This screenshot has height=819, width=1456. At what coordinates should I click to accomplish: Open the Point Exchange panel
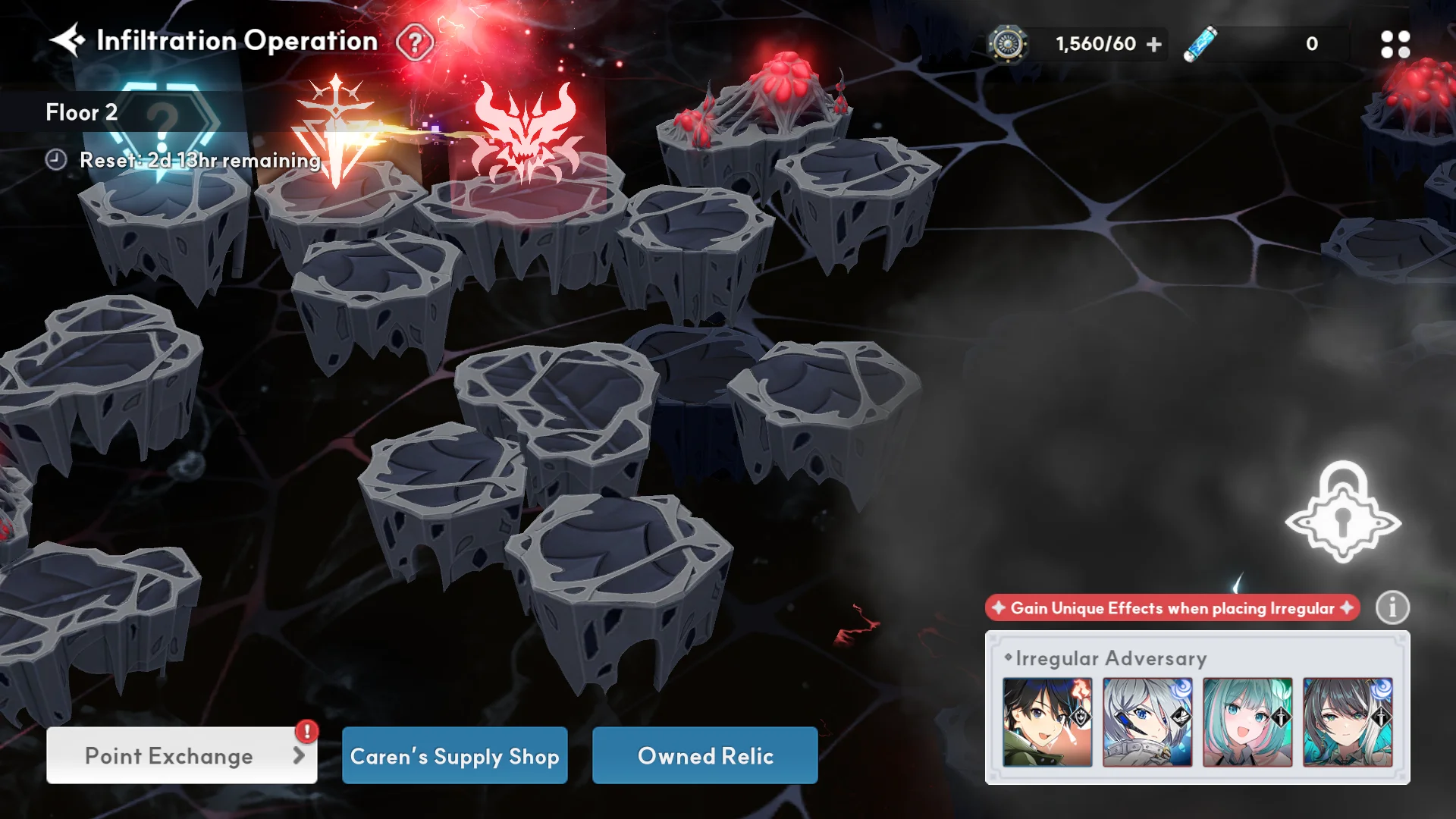[x=181, y=755]
